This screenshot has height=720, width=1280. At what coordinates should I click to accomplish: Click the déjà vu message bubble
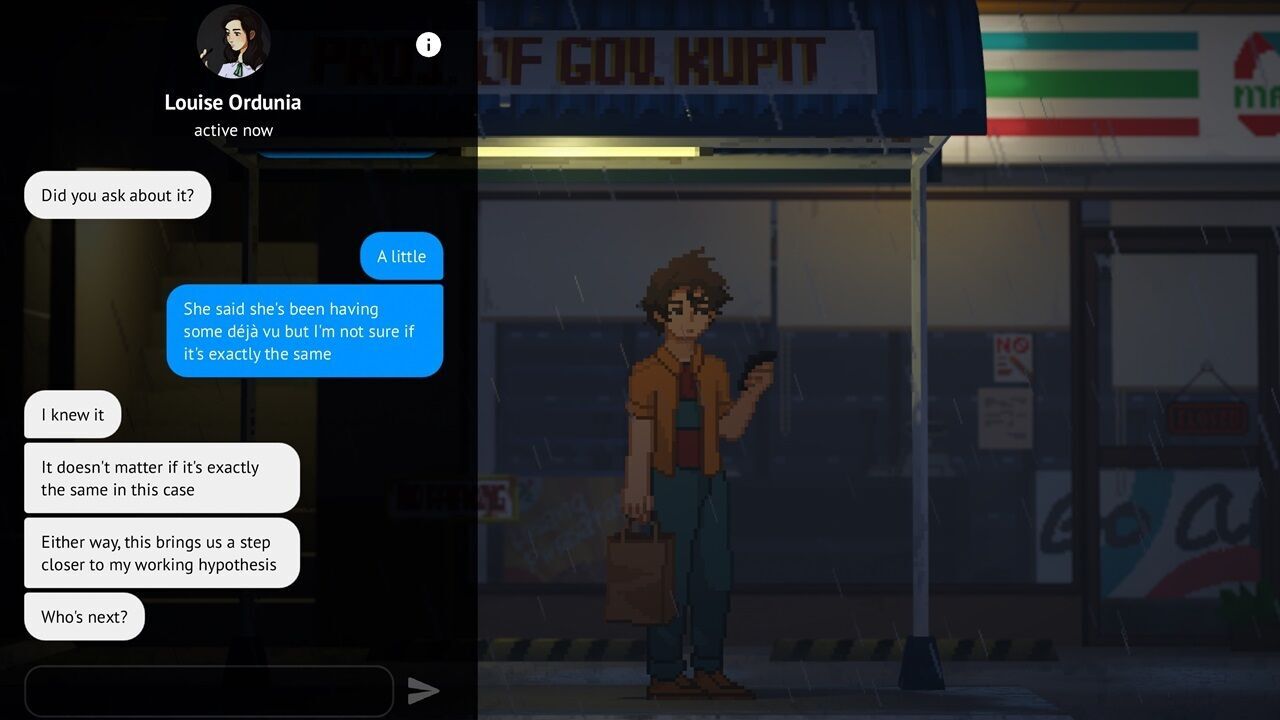(305, 331)
